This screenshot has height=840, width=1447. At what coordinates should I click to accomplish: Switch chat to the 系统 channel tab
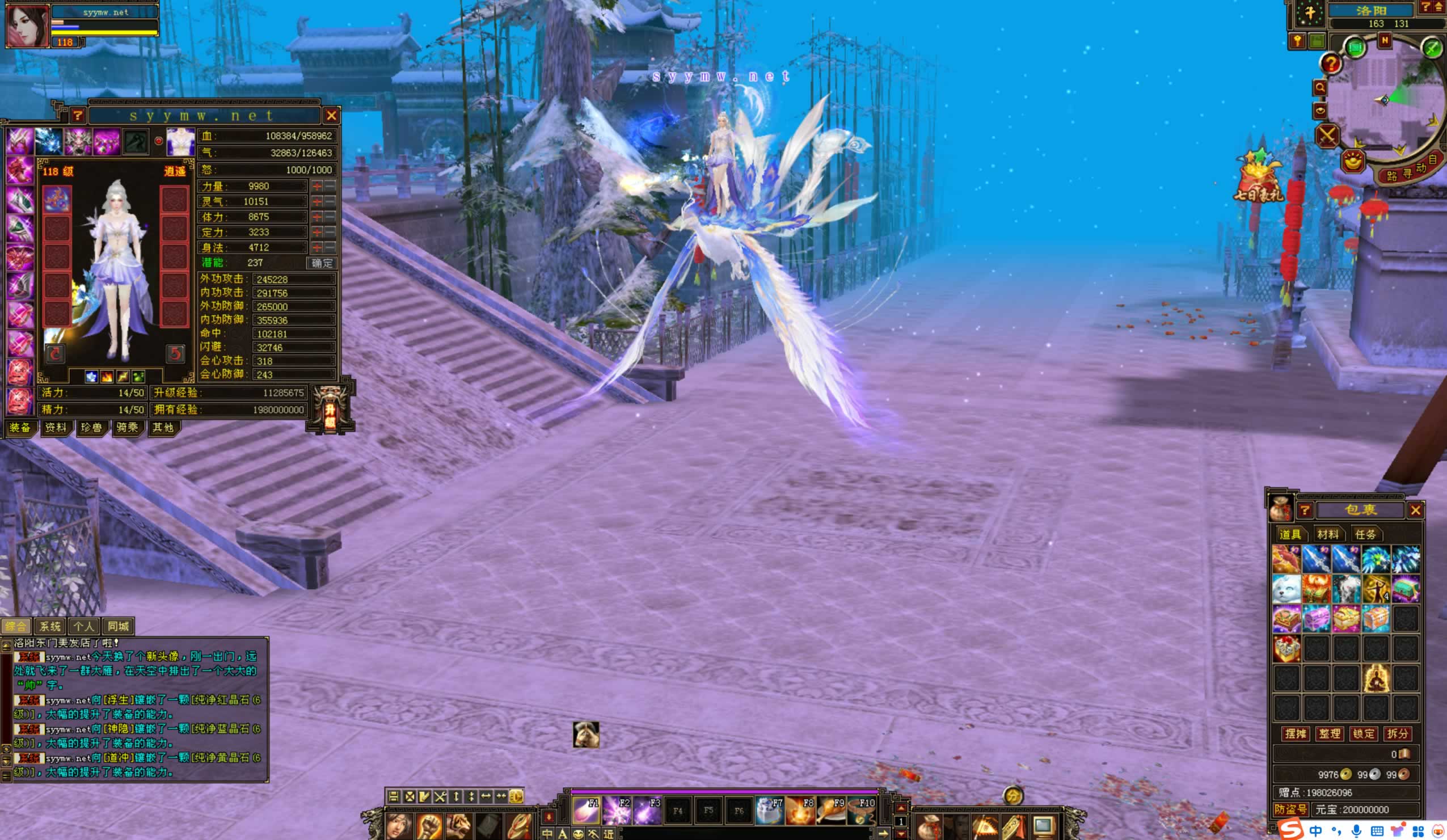point(50,626)
